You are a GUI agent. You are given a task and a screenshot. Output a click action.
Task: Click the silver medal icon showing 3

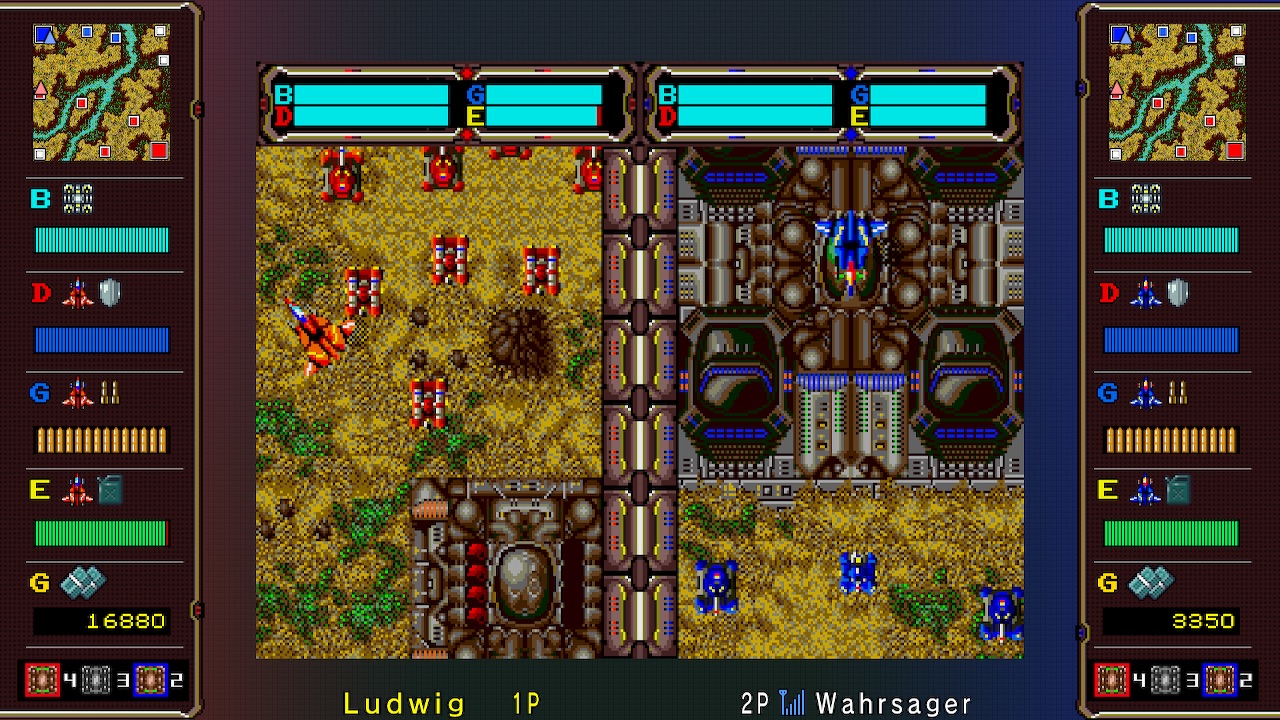click(94, 678)
